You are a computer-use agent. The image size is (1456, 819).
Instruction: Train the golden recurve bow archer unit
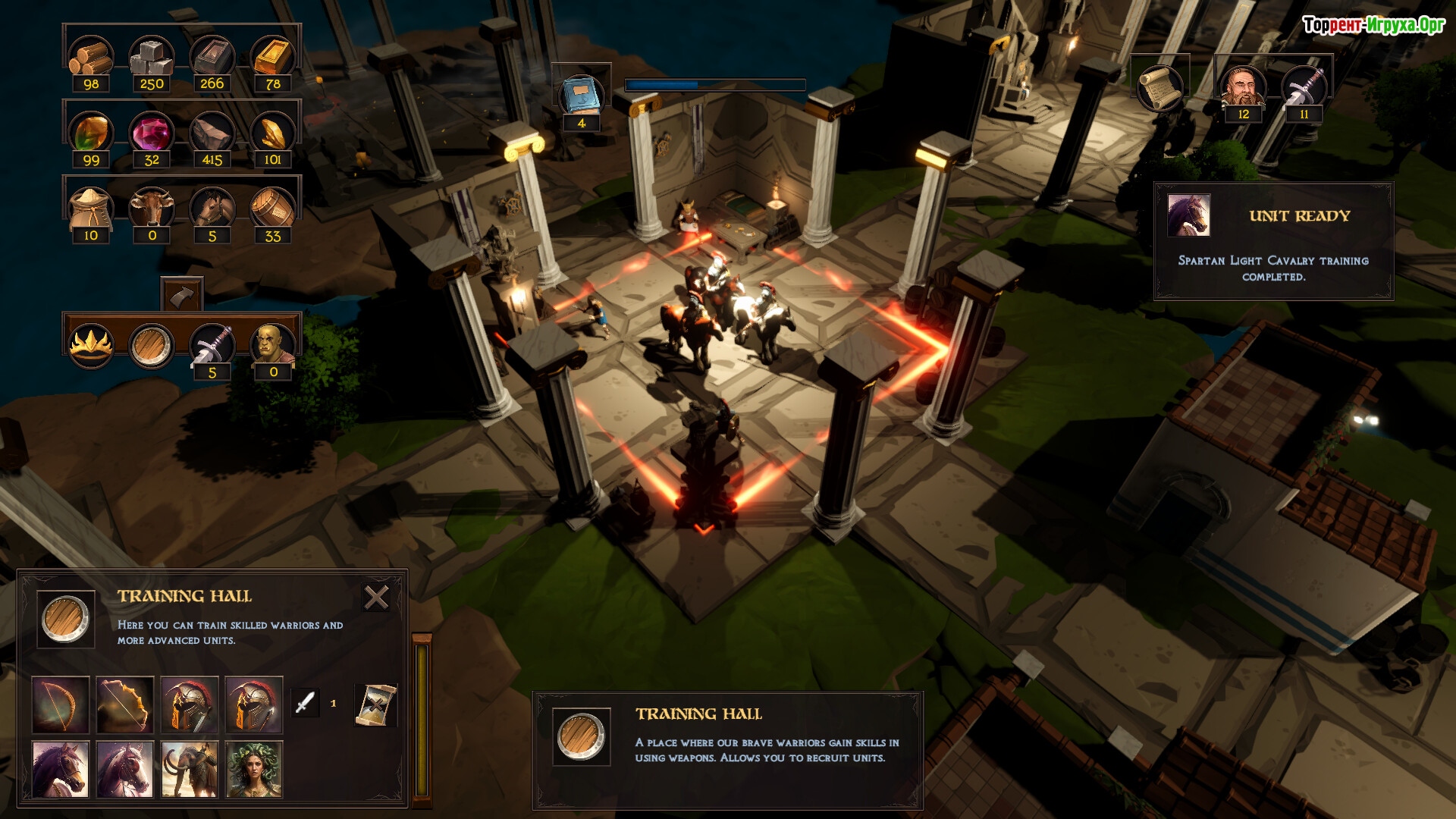click(125, 704)
